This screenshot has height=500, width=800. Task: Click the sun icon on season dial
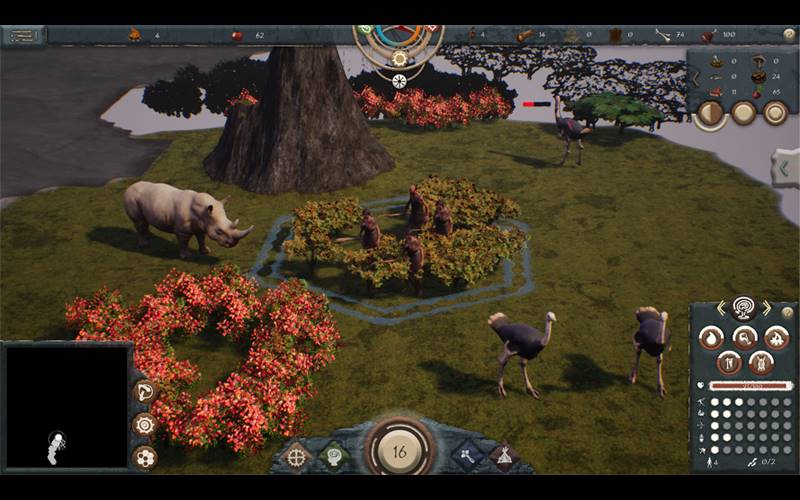(x=399, y=58)
